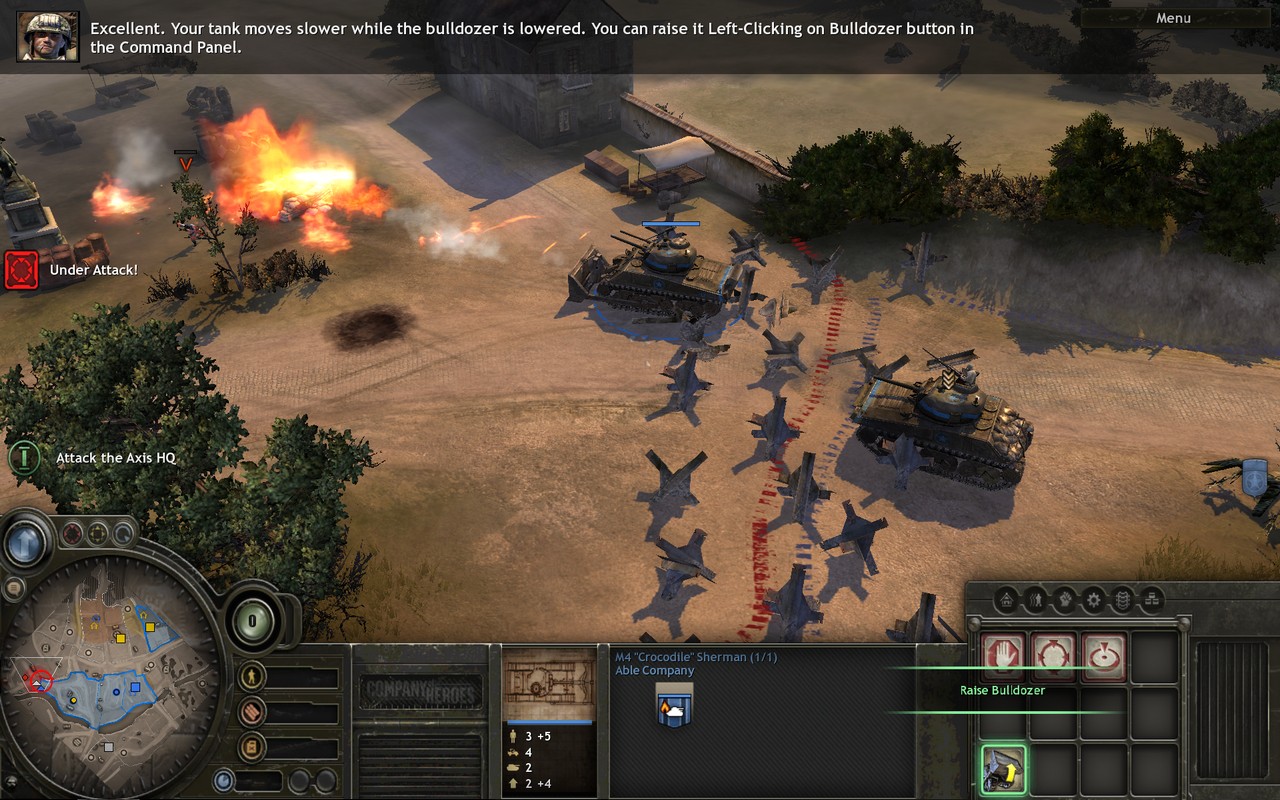Click the green round zero counter button
The width and height of the screenshot is (1280, 800).
tap(253, 621)
